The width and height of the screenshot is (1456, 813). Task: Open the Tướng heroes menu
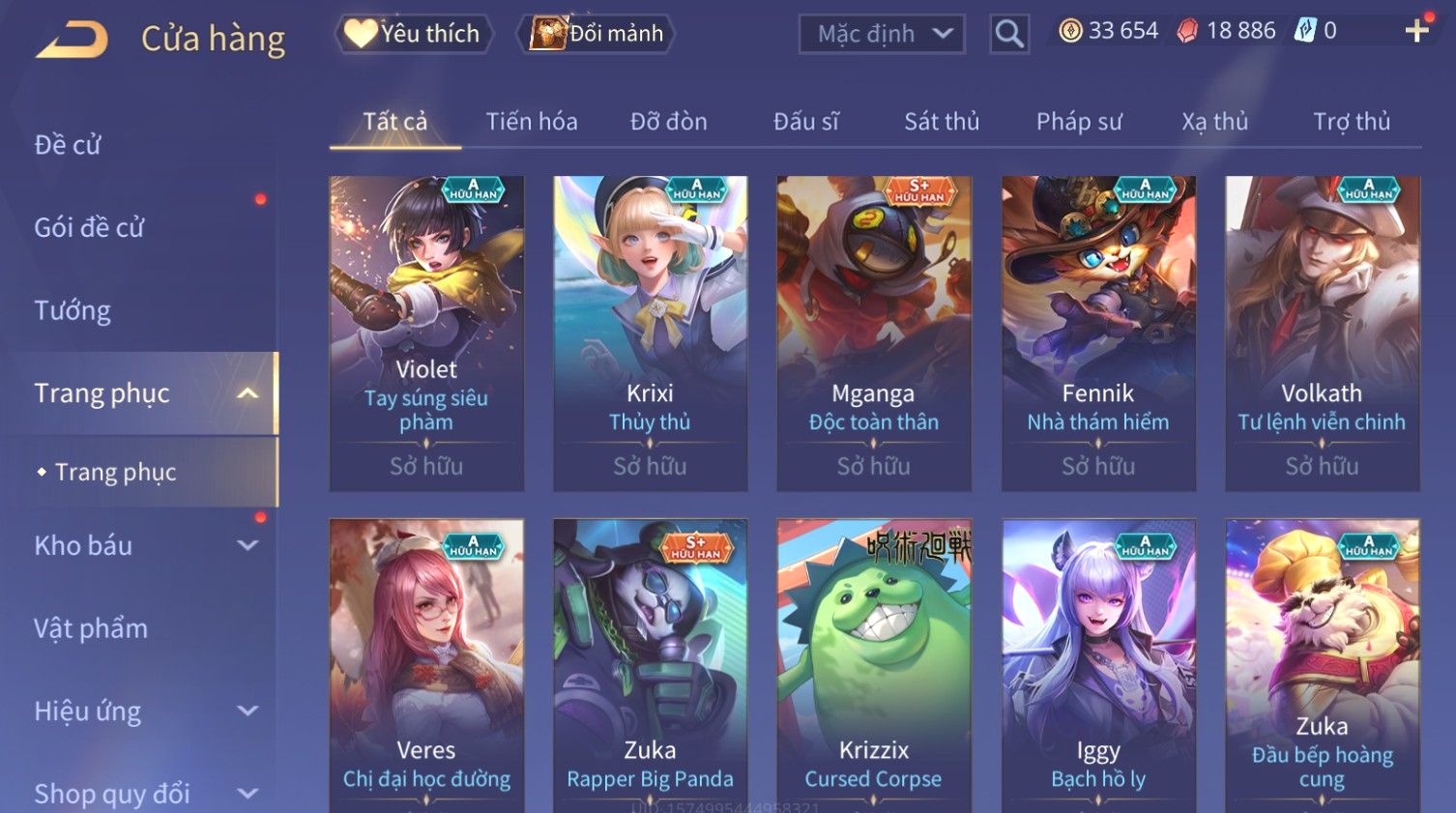(x=73, y=310)
